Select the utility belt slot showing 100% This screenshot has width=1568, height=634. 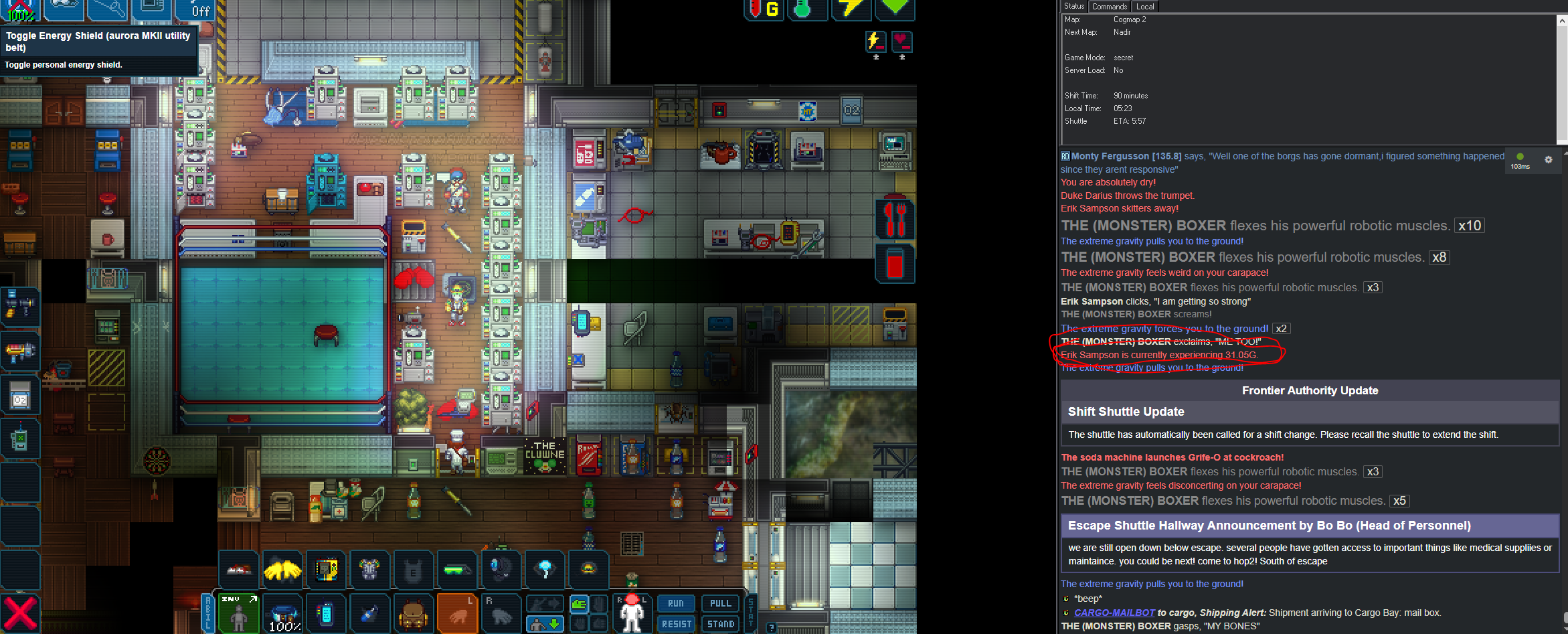(284, 614)
